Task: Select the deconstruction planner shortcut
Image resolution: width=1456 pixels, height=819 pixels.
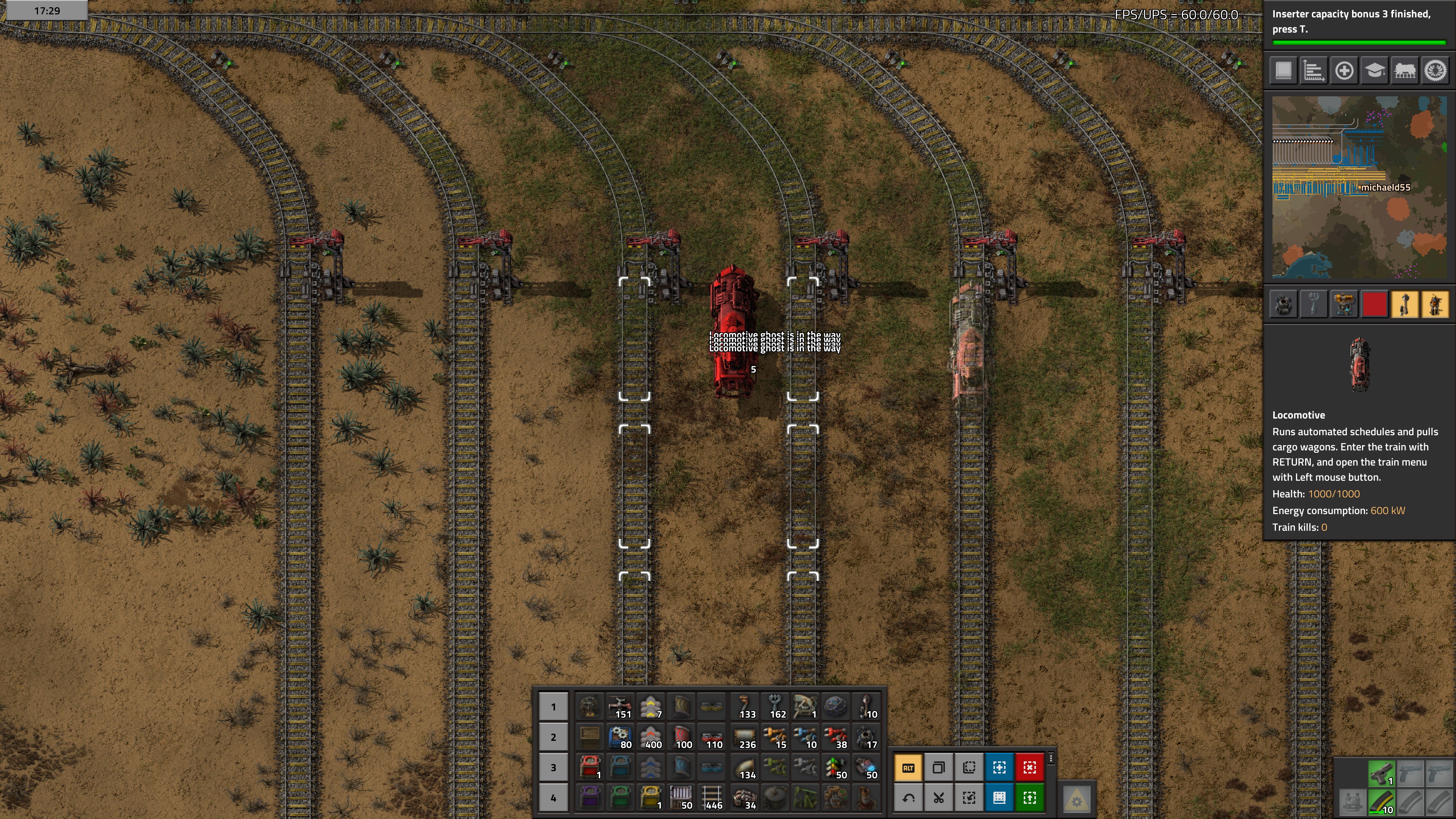Action: (1030, 767)
